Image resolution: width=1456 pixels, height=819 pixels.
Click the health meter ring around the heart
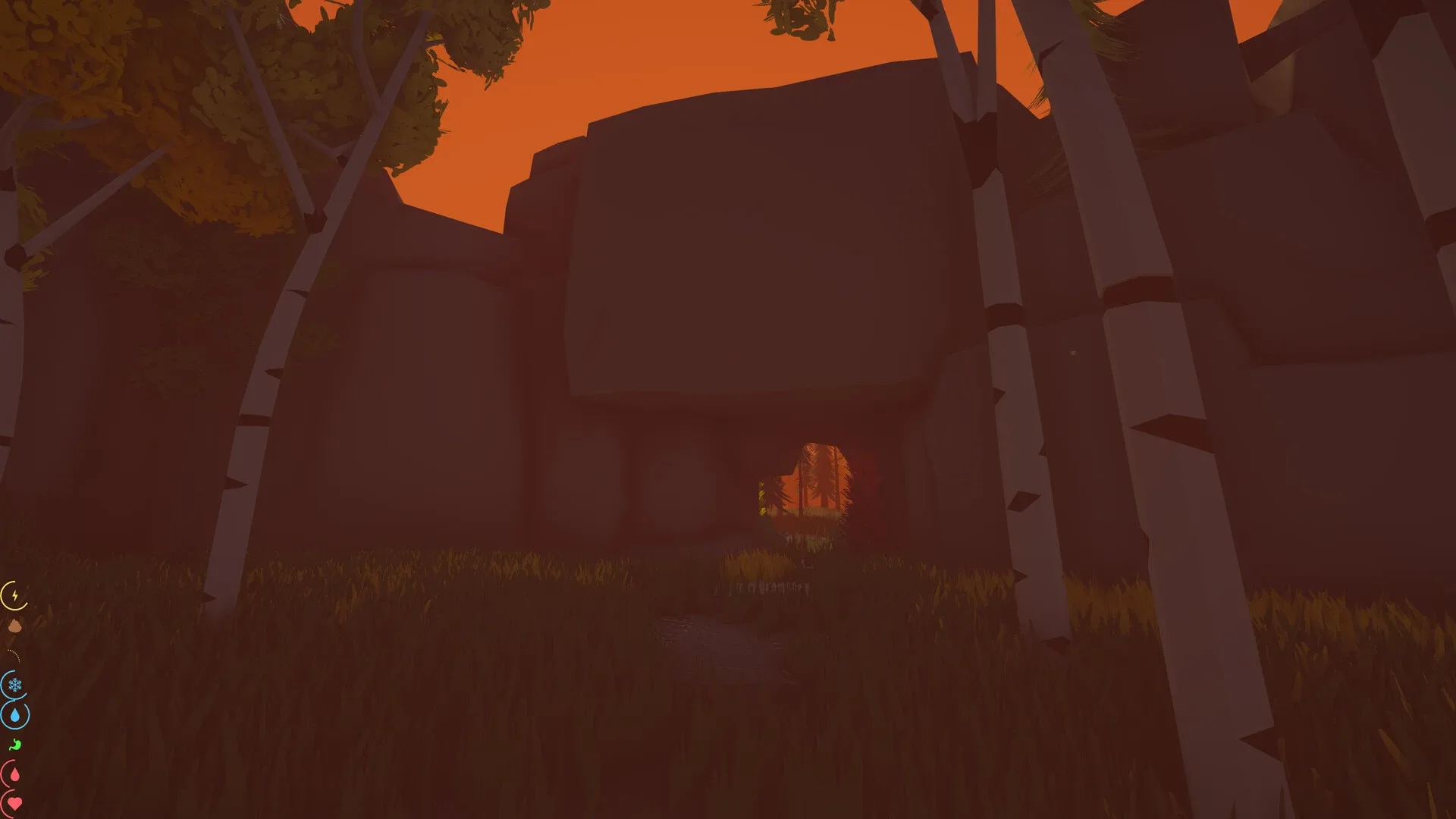[x=4, y=802]
